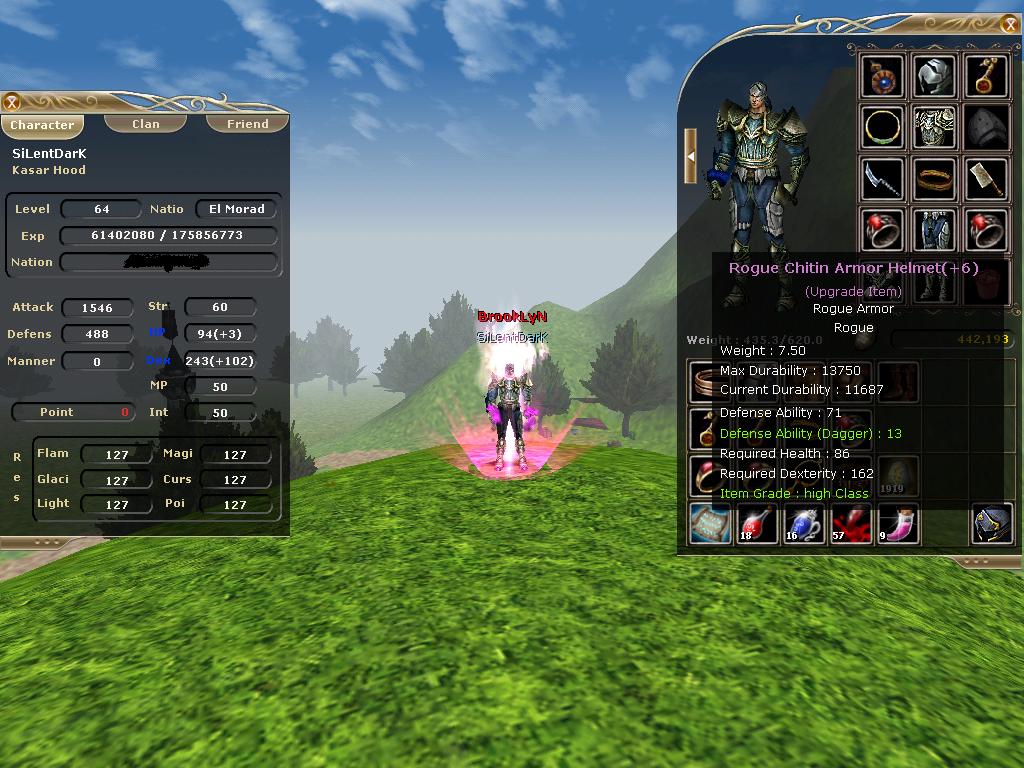Select the blue scroll inventory item
Image resolution: width=1024 pixels, height=768 pixels.
click(711, 524)
